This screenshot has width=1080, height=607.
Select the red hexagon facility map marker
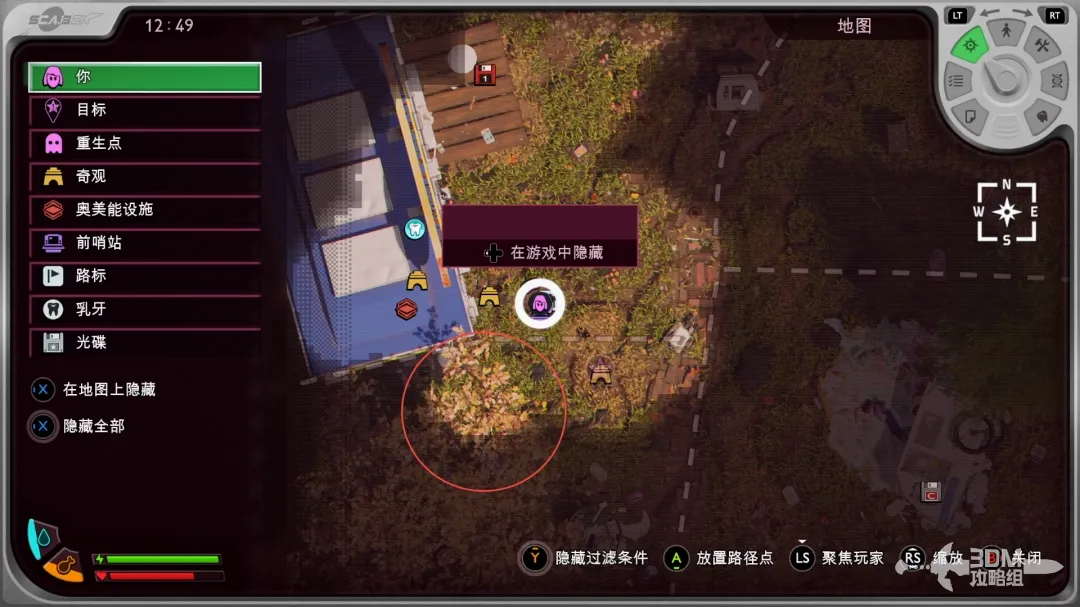[406, 309]
